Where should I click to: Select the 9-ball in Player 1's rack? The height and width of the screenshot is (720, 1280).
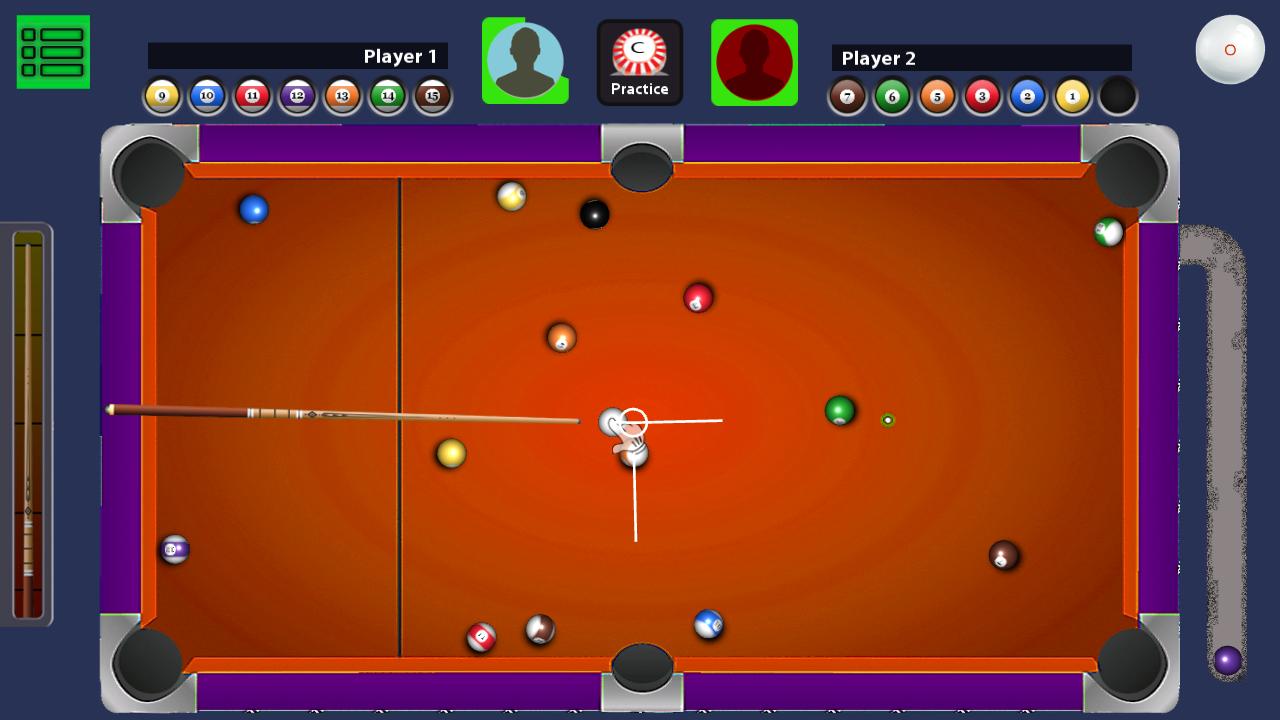(x=161, y=95)
